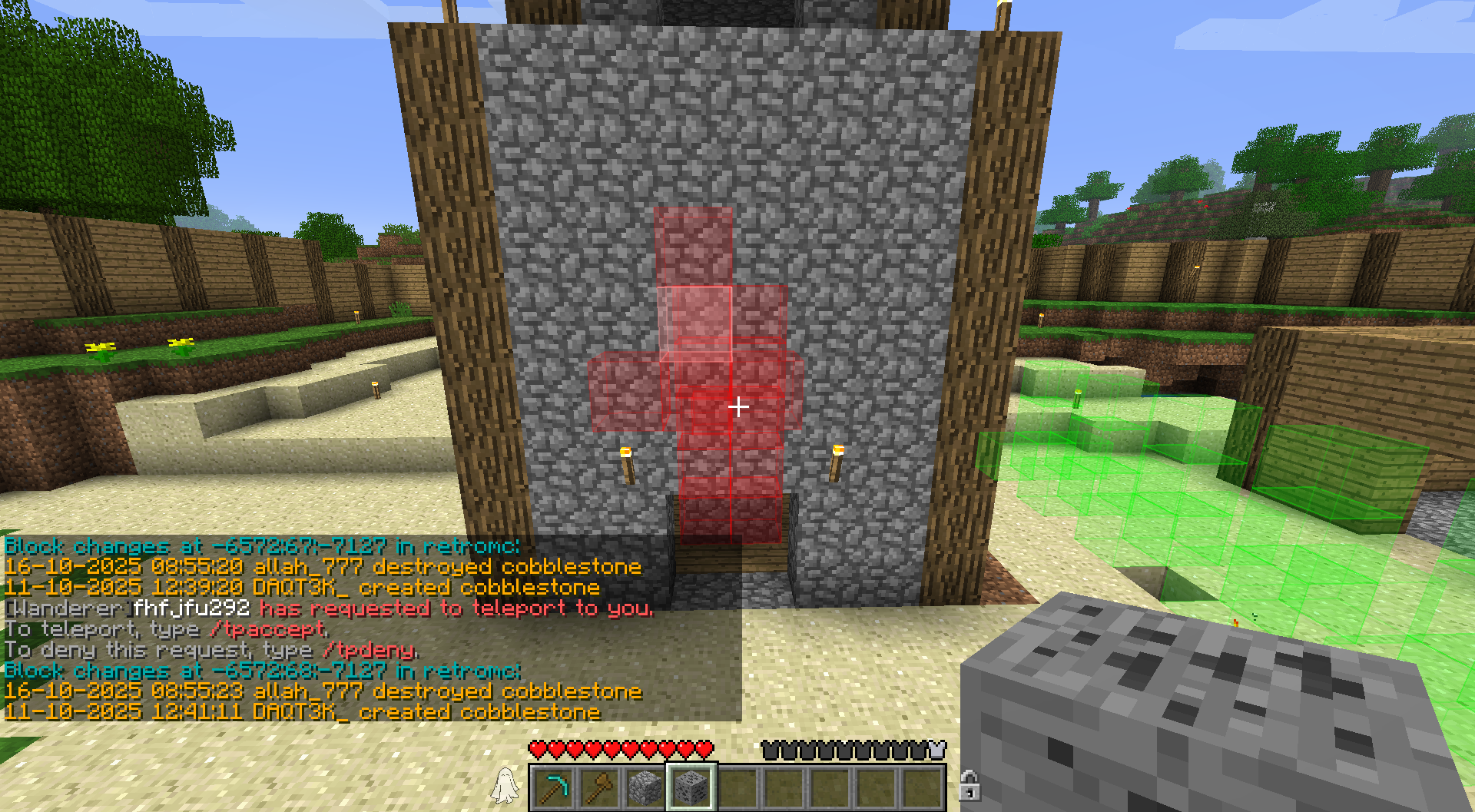Select the coal ore hotbar slot

pos(691,787)
